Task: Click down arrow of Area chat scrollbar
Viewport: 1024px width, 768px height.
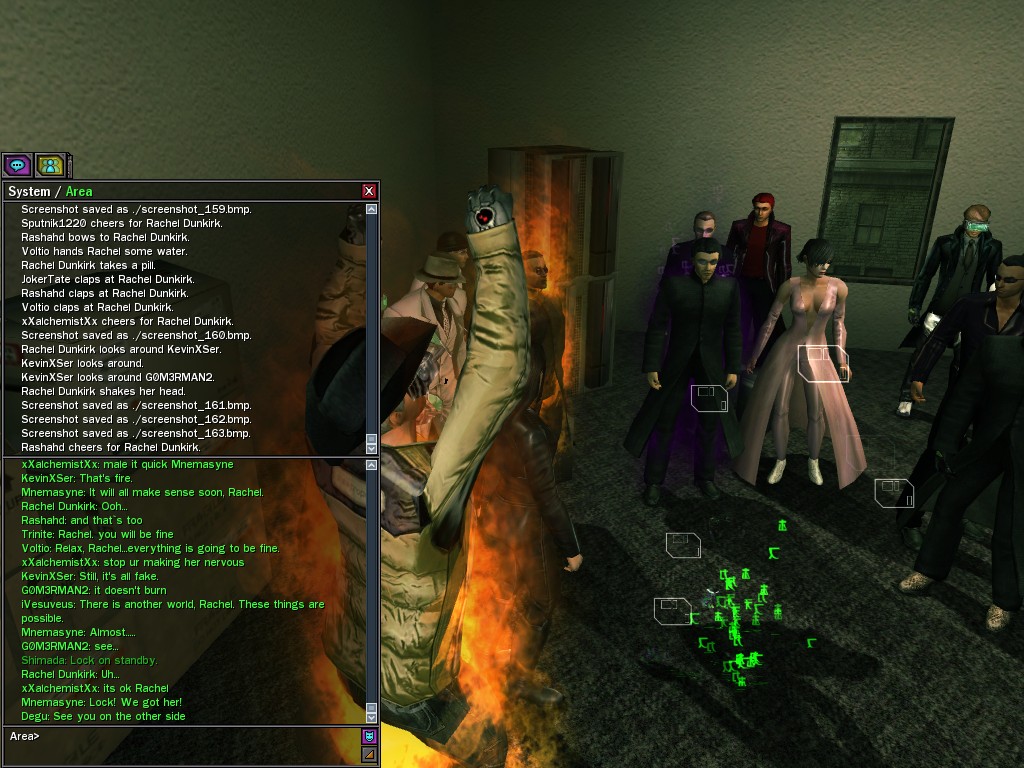Action: (372, 717)
